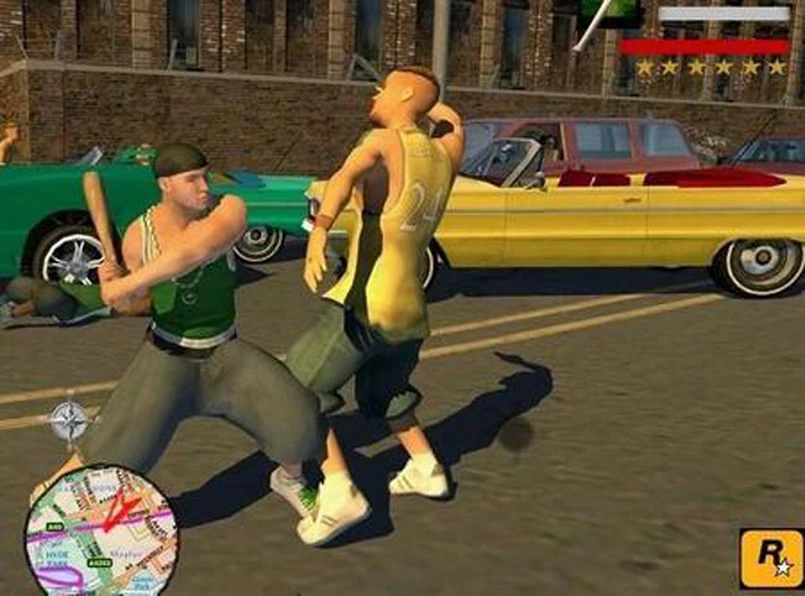Screen dimensions: 805x596
Task: Click the Rockstar logo badge
Action: click(x=770, y=558)
